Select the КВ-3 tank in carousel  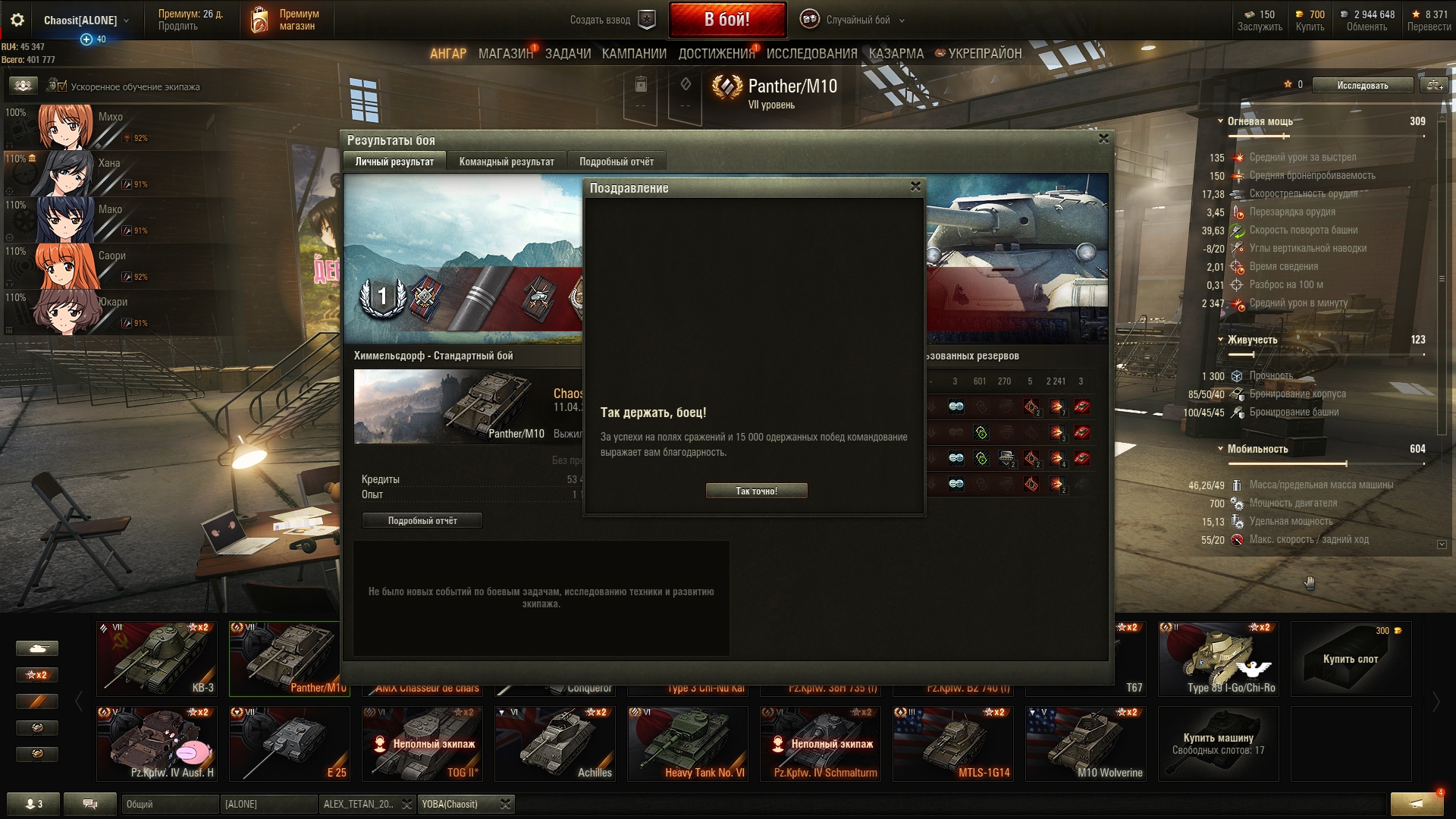coord(157,658)
